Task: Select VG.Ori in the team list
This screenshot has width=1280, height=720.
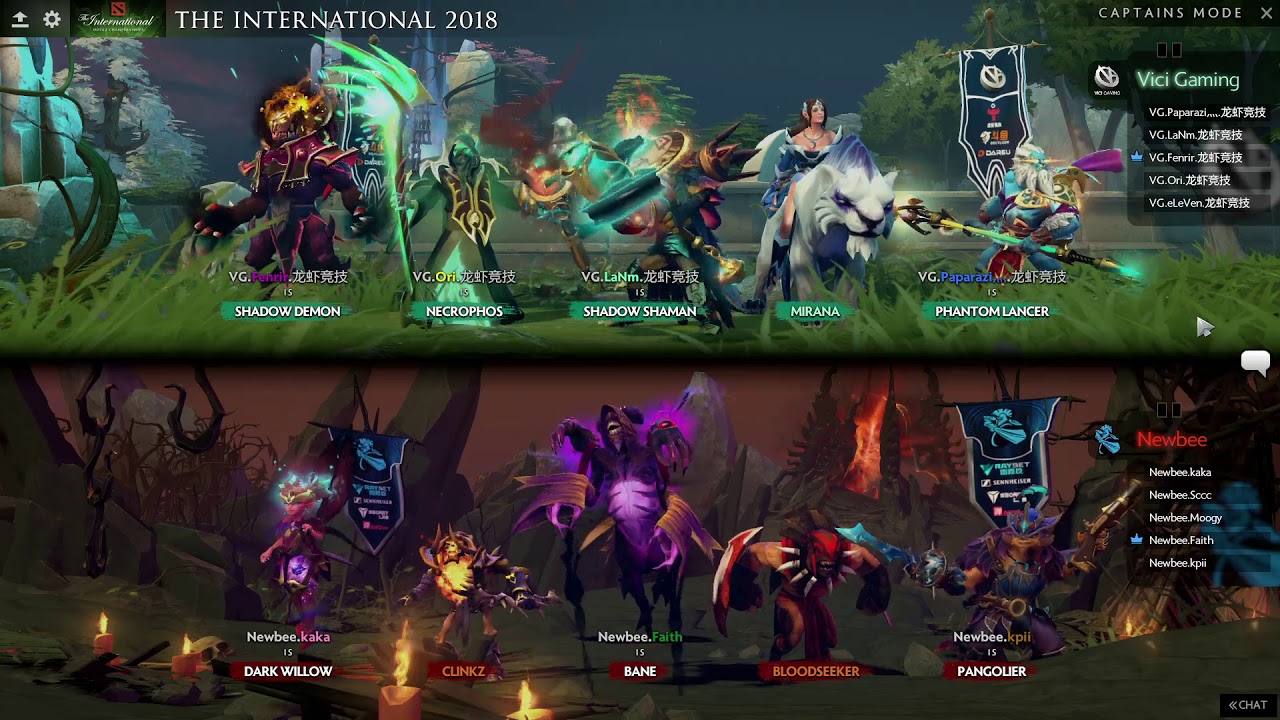Action: [x=1189, y=181]
